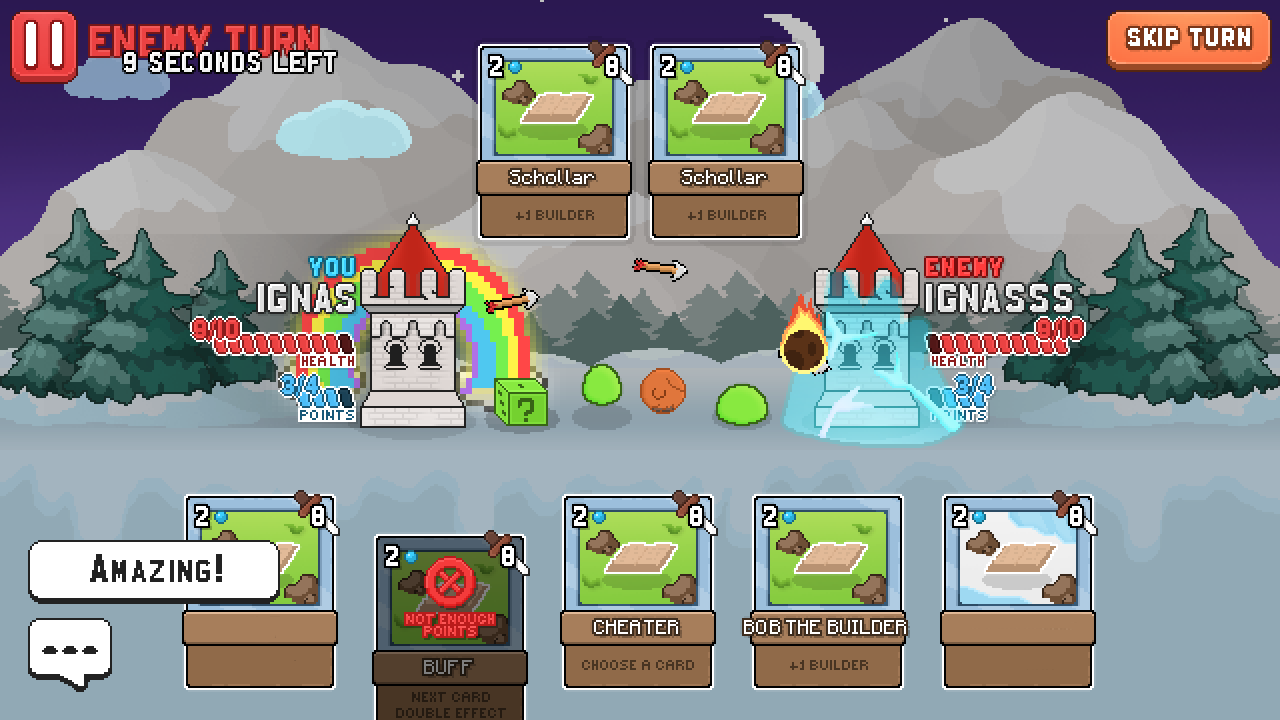Select your white castle
This screenshot has width=1280, height=720.
[413, 340]
